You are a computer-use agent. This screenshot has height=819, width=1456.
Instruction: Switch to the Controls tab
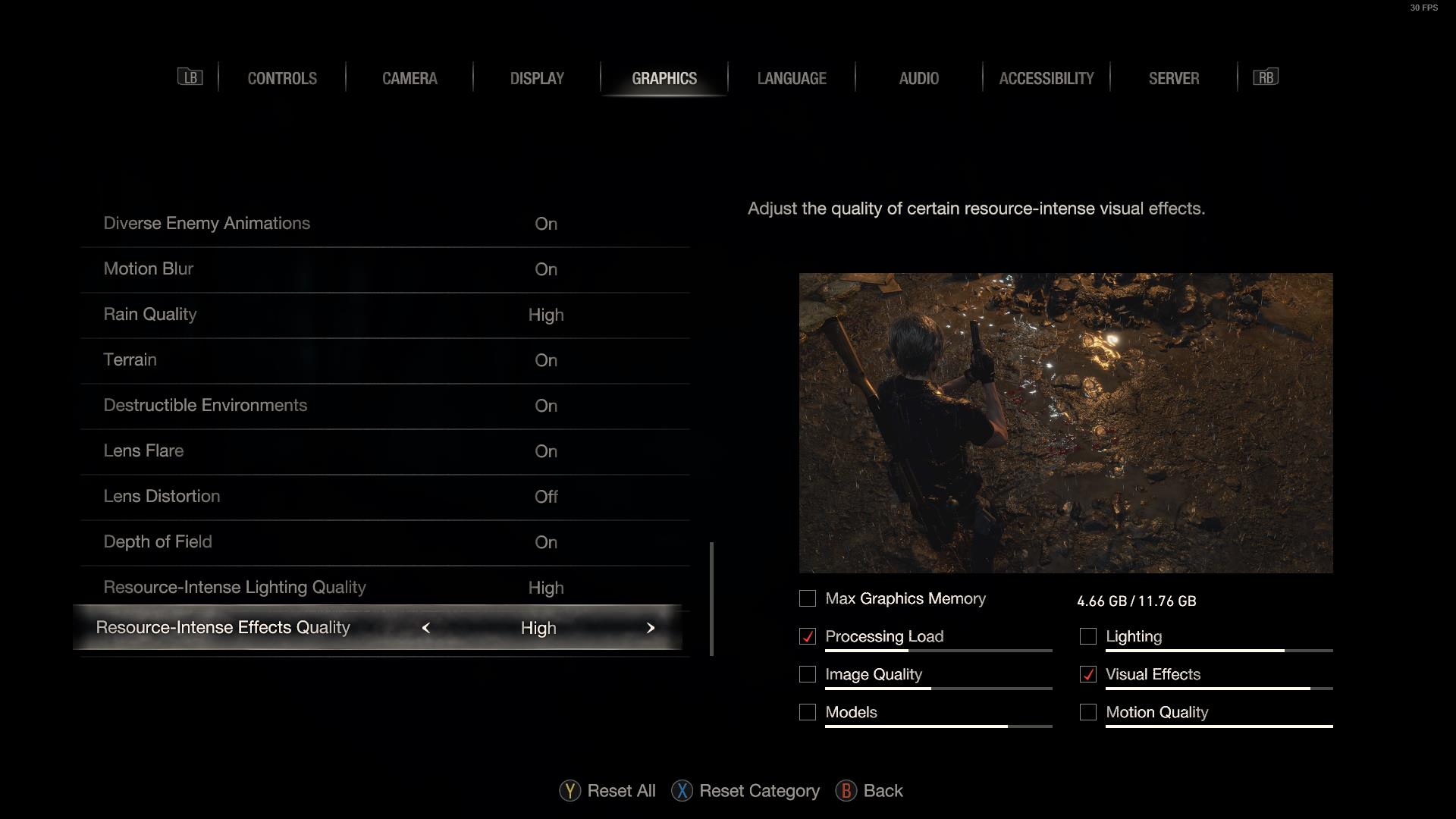click(x=282, y=78)
